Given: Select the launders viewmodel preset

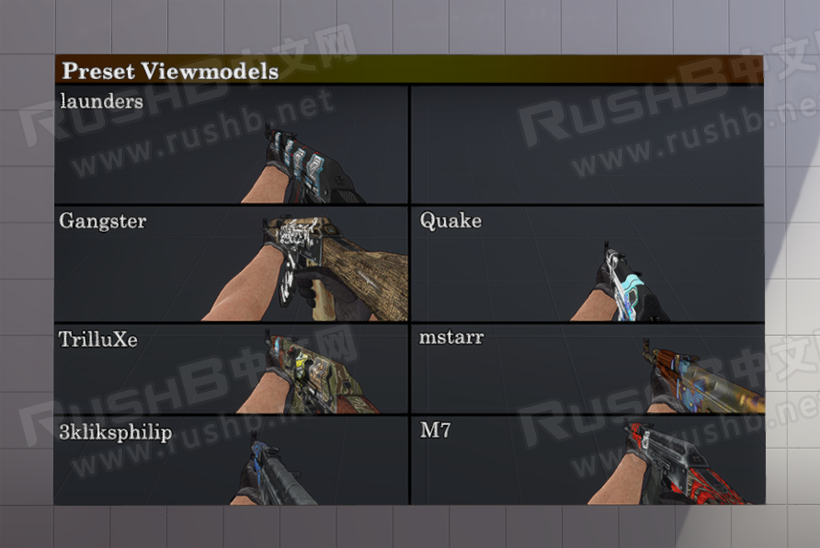Looking at the screenshot, I should tap(231, 145).
